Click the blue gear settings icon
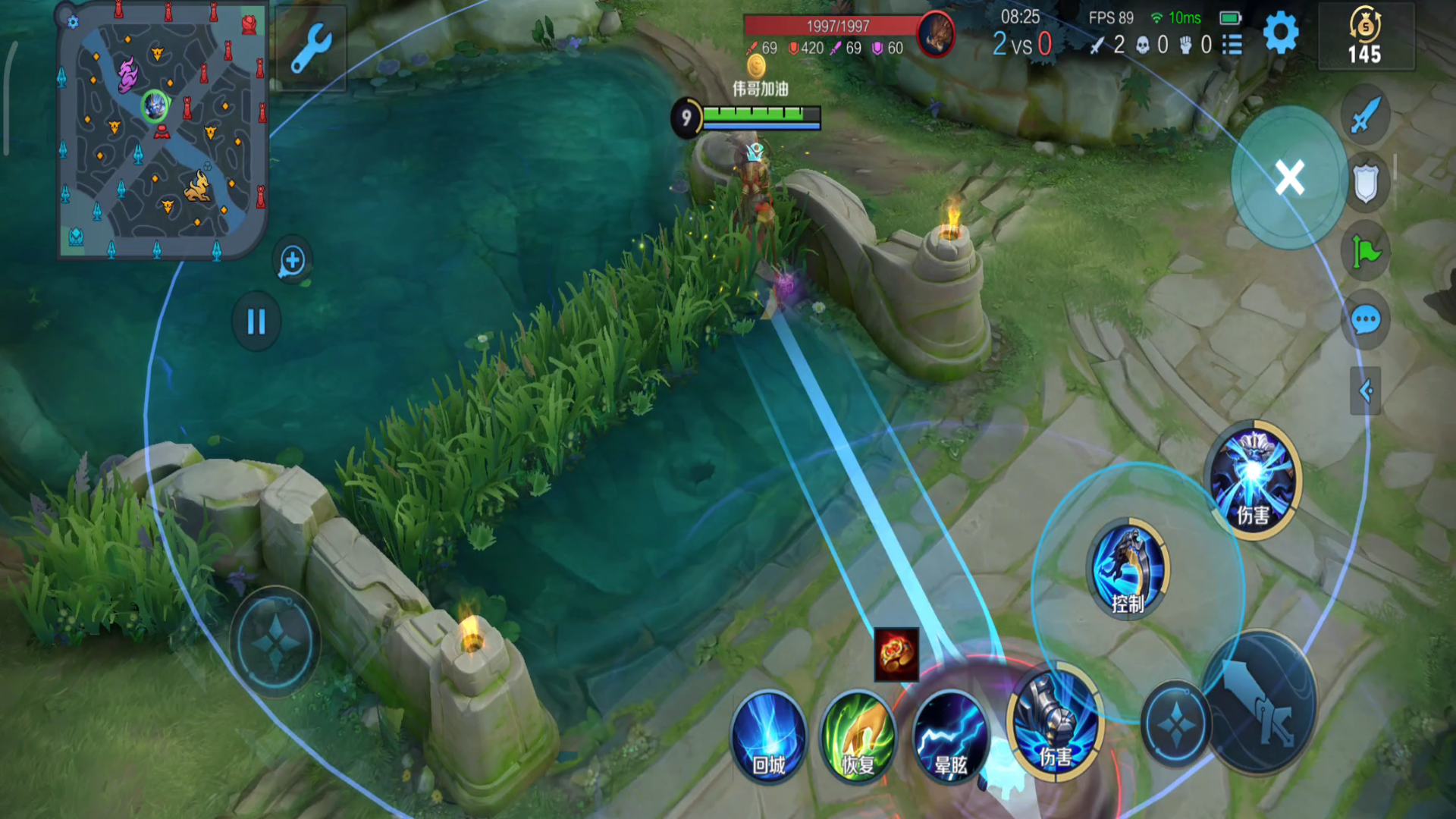This screenshot has width=1456, height=819. (x=1281, y=33)
